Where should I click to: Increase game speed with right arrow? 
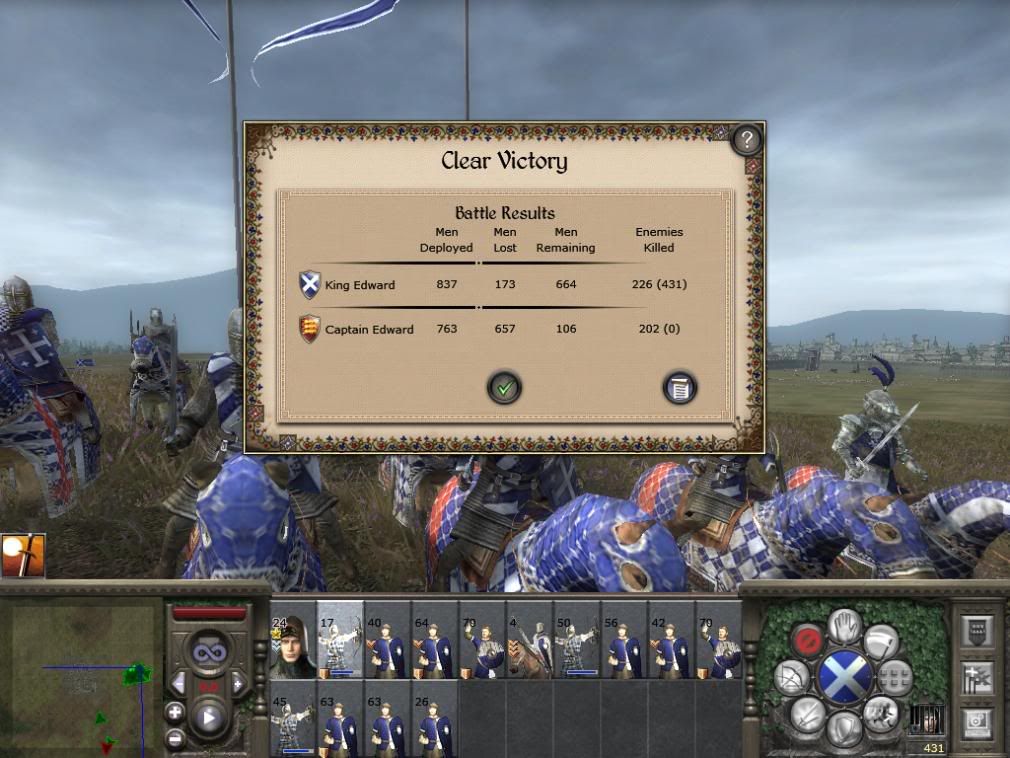(239, 684)
